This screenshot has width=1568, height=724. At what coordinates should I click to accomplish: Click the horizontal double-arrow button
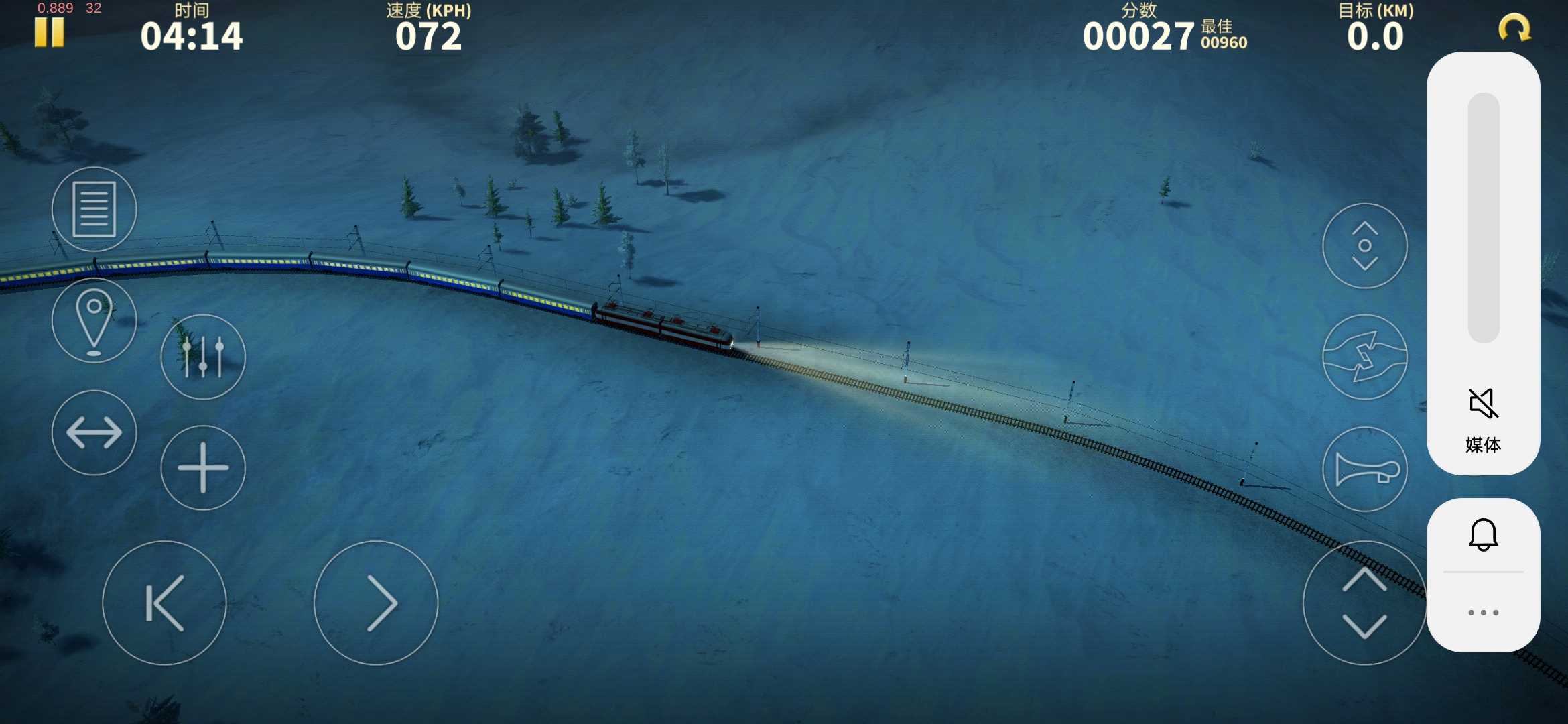point(94,433)
